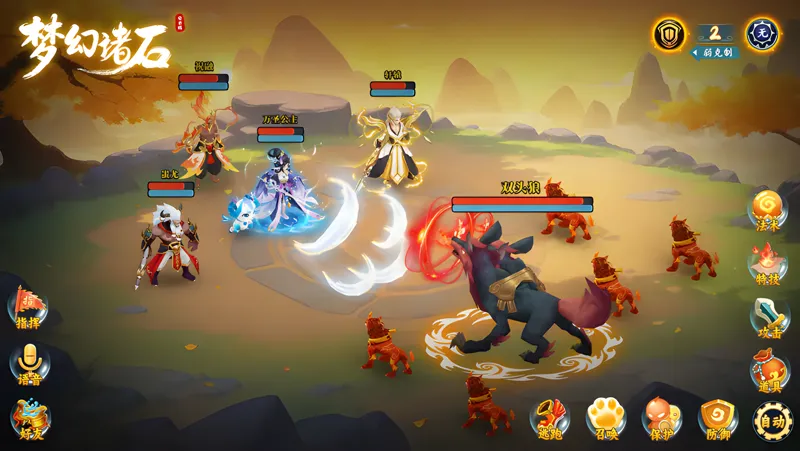Viewport: 800px width, 451px height.
Task: Open the 道具 items bag
Action: [x=769, y=371]
